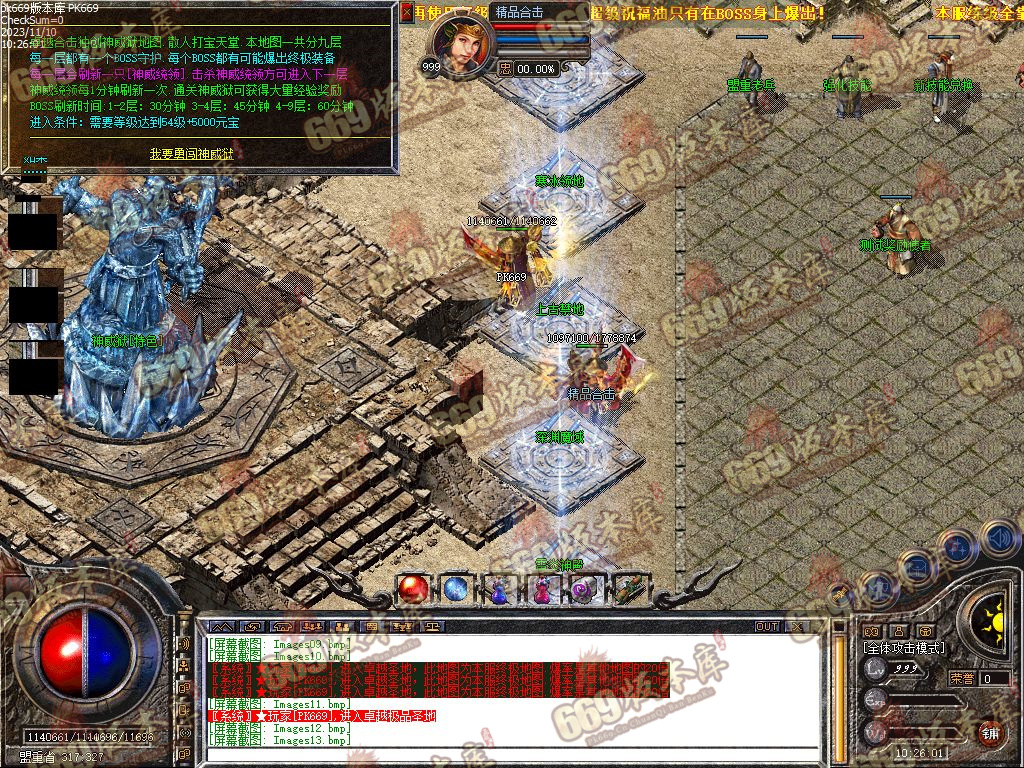1024x768 pixels.
Task: Switch the 全体攻击模式 attack mode label
Action: click(x=904, y=648)
